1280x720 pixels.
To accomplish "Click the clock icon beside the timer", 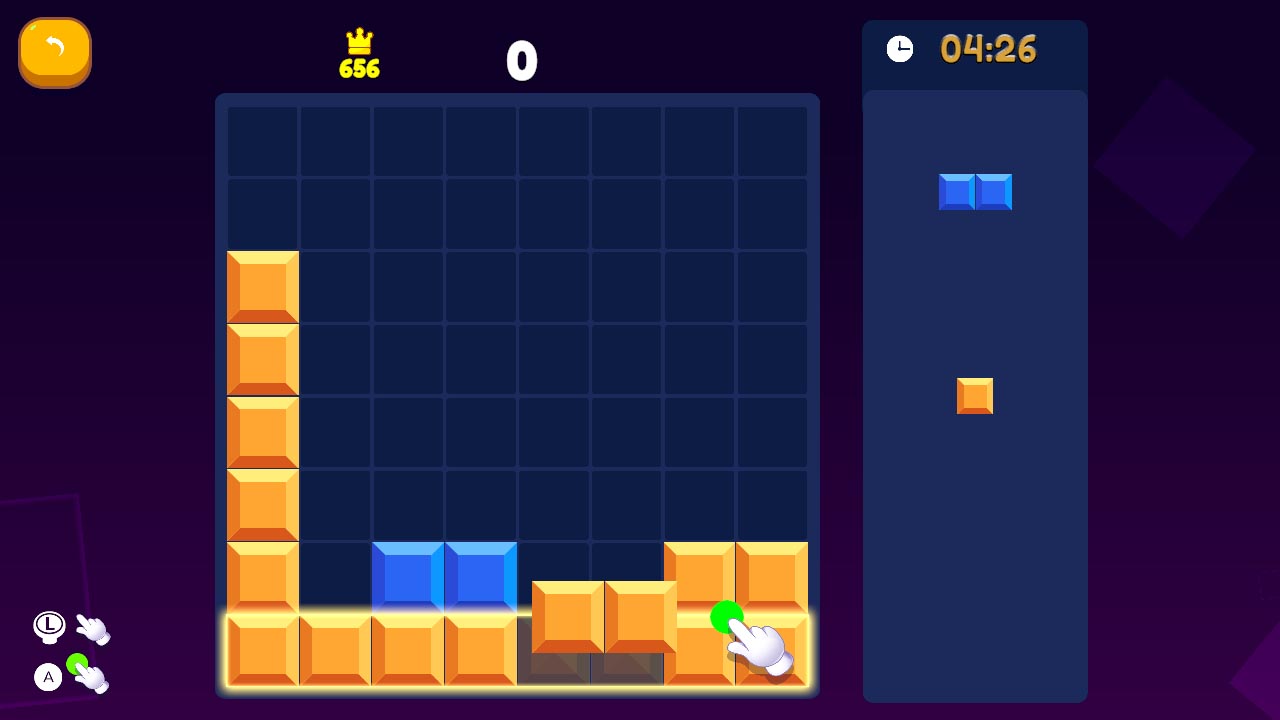I will click(899, 47).
